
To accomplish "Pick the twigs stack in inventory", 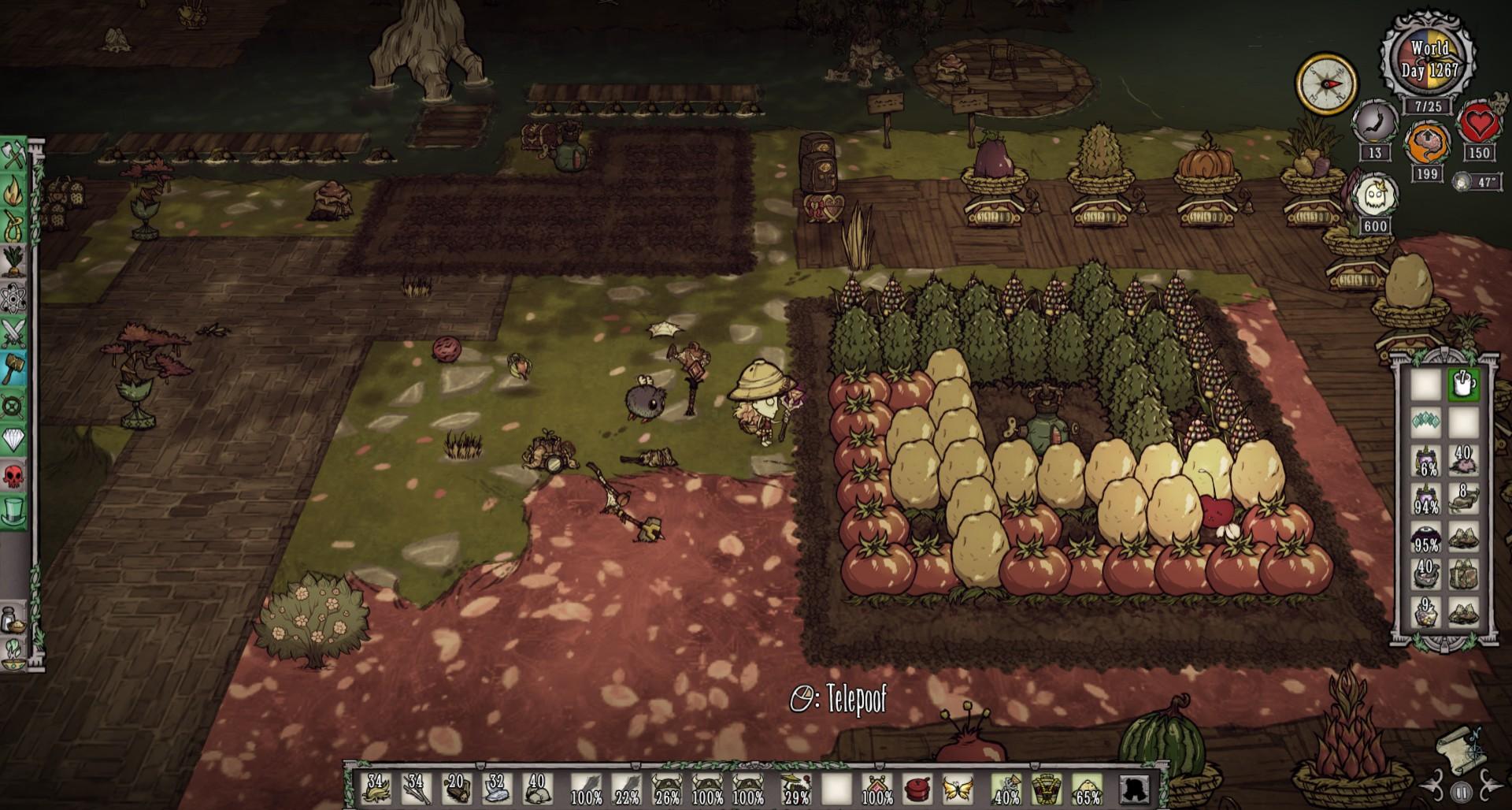I will [416, 788].
